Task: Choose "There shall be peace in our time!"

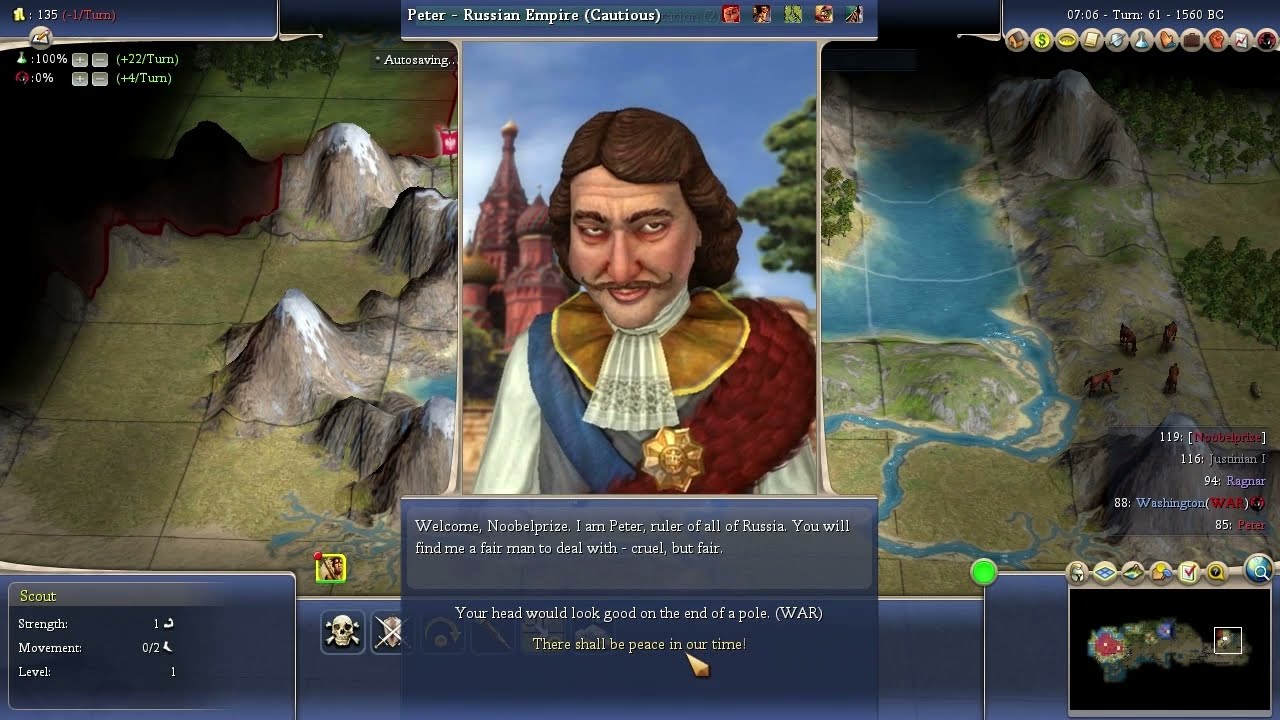Action: (639, 644)
